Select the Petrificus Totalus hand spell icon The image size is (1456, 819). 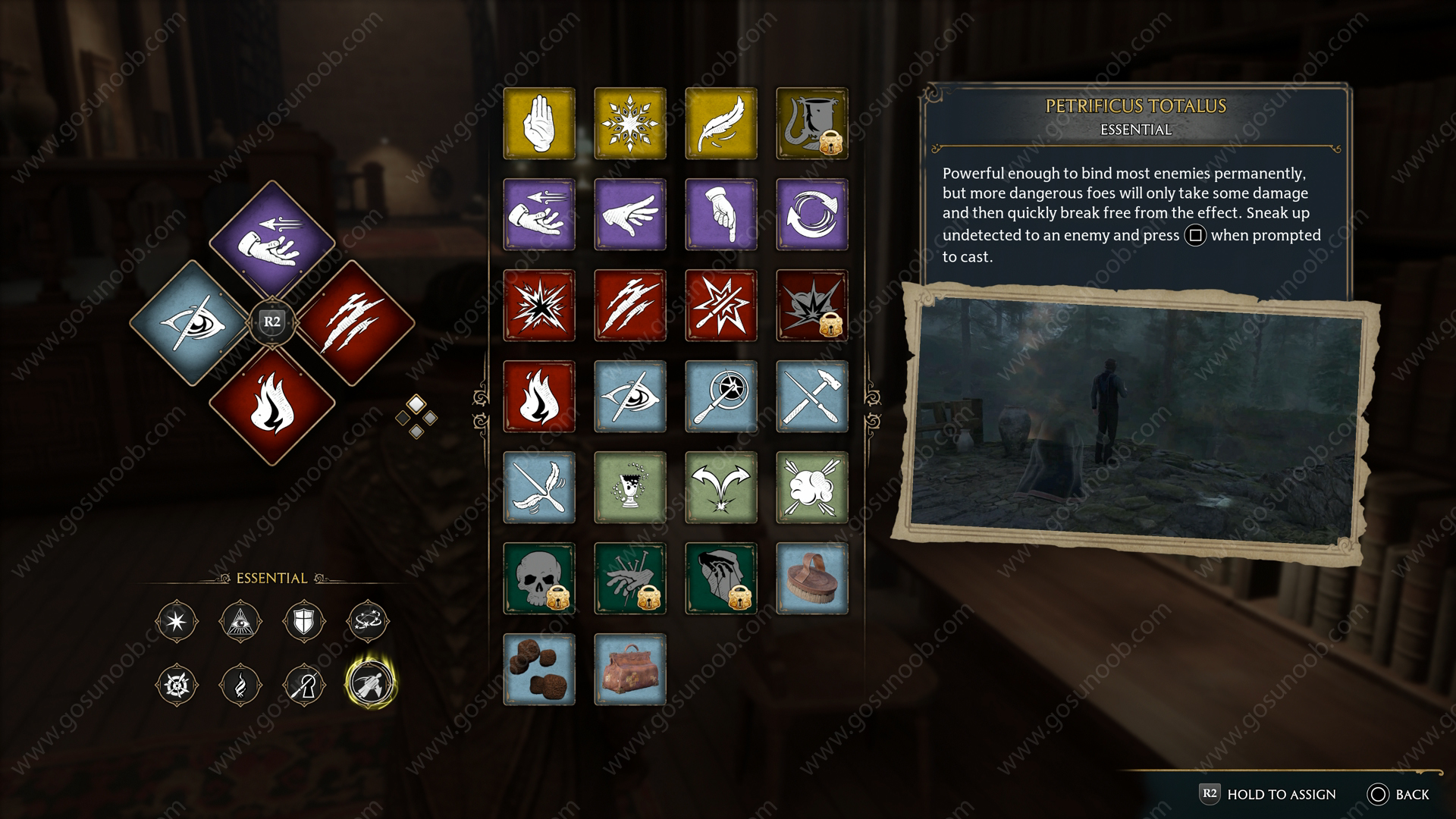tap(538, 124)
